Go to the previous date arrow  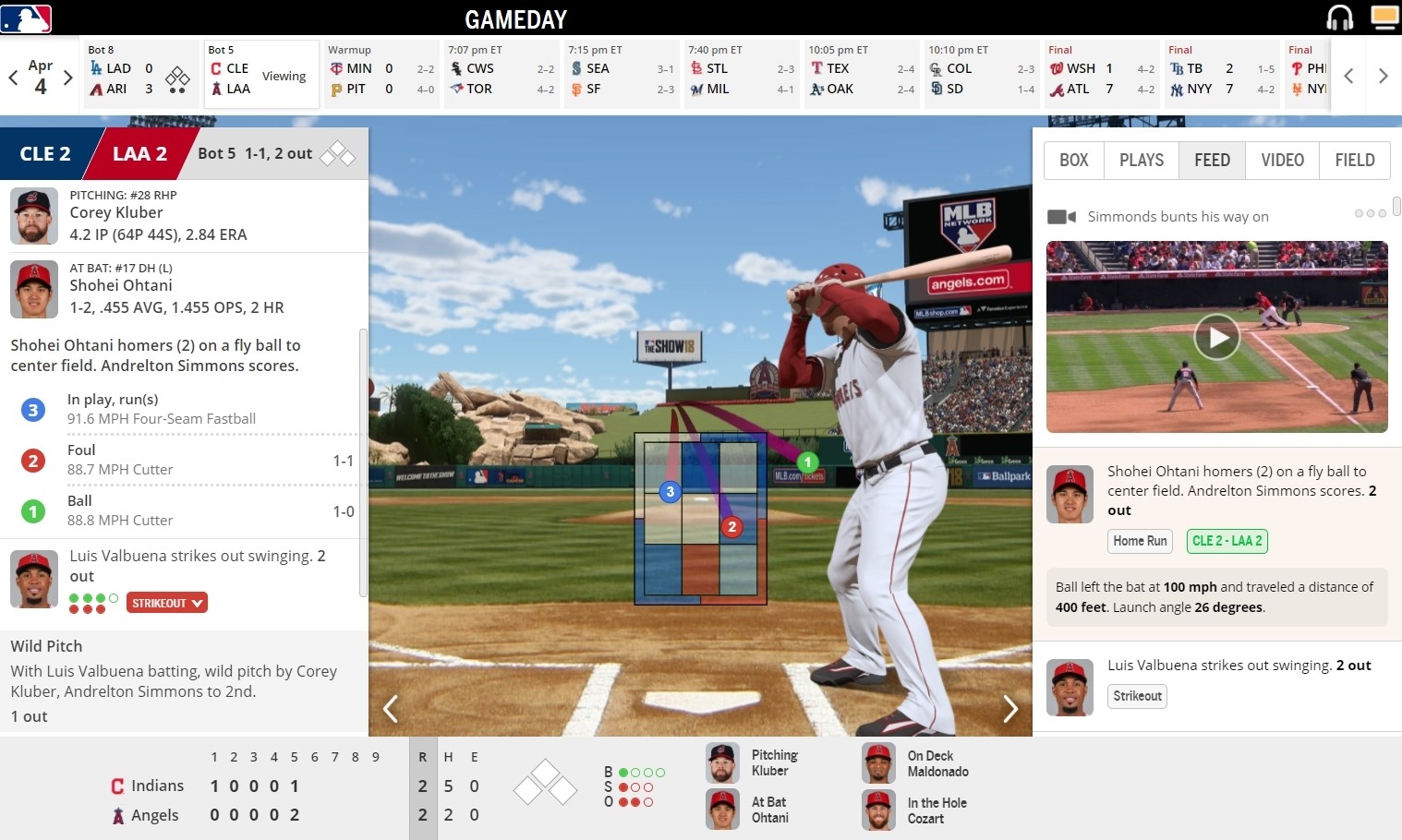(x=14, y=78)
